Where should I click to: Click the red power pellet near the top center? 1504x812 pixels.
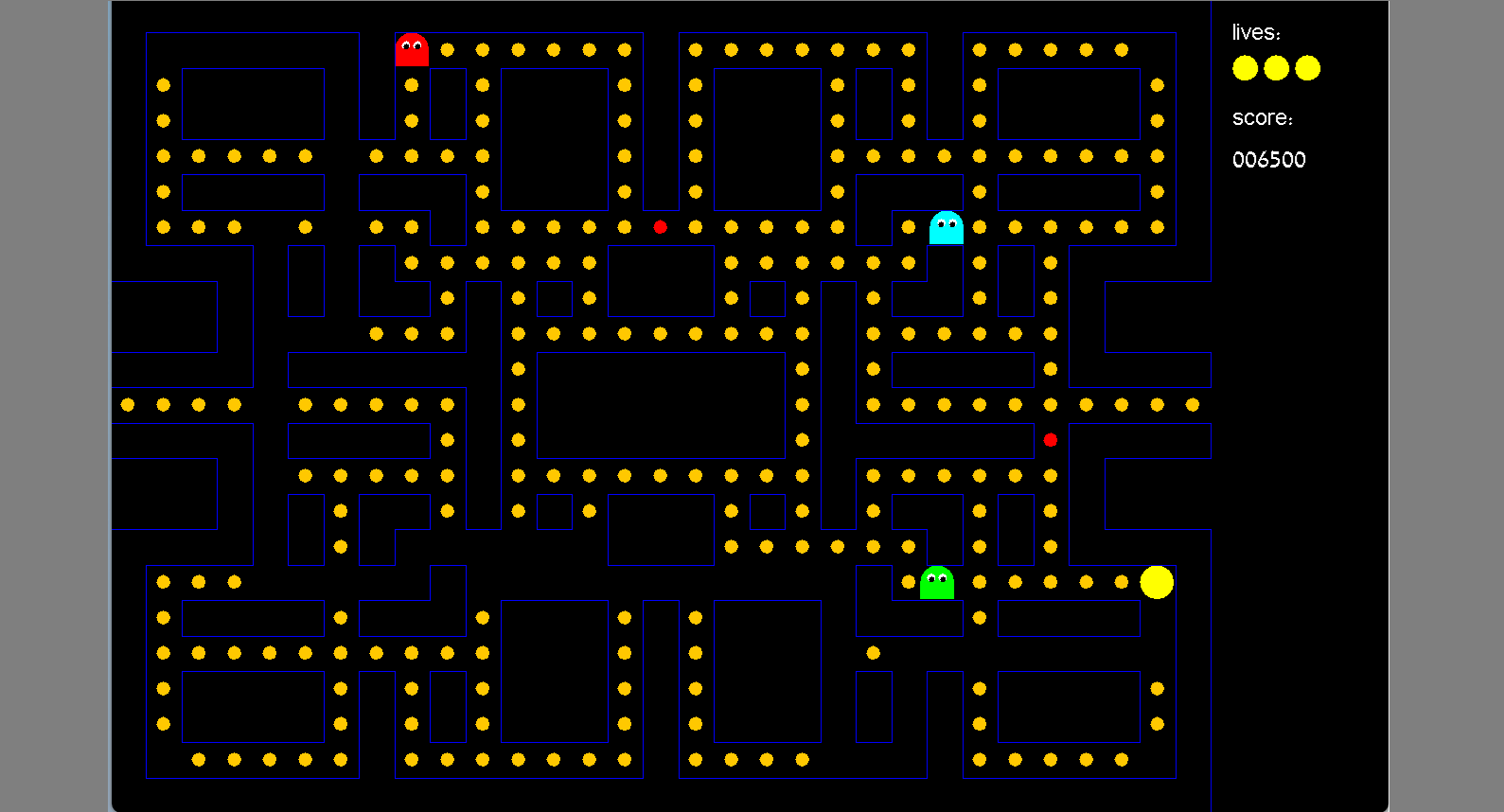(x=660, y=226)
